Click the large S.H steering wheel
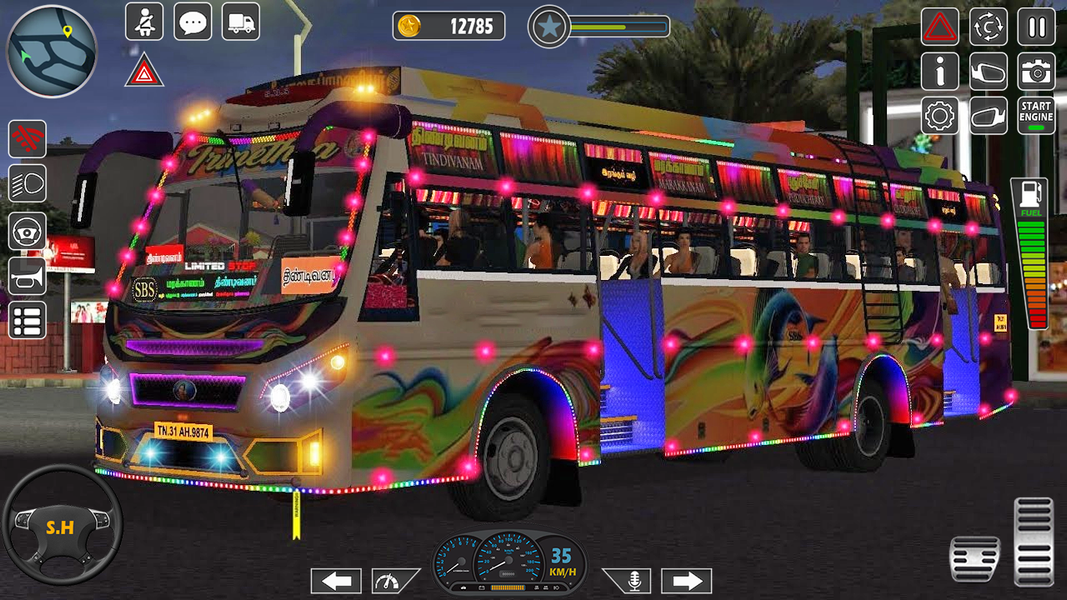 (x=61, y=524)
